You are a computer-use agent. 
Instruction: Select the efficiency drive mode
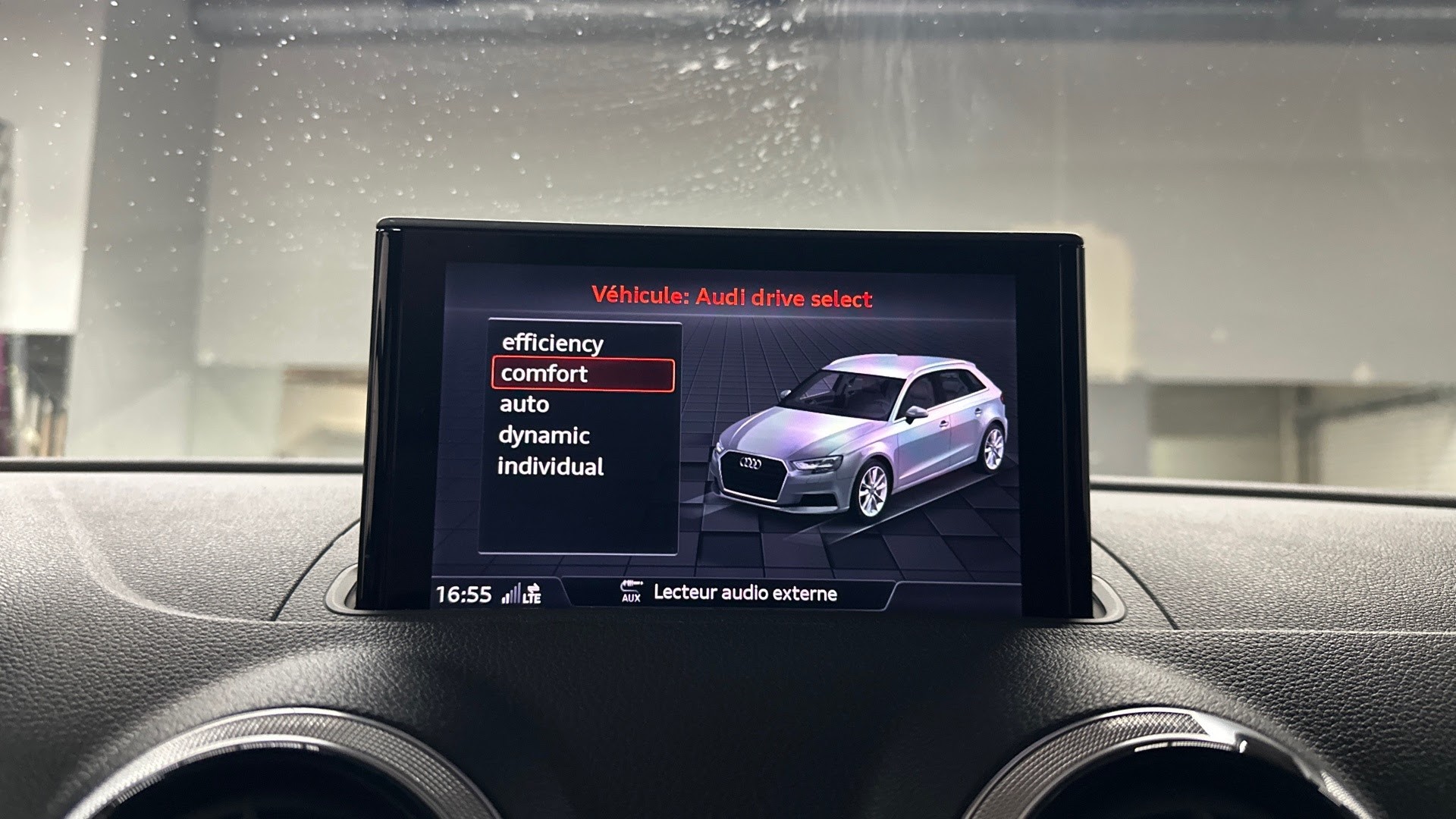coord(552,344)
